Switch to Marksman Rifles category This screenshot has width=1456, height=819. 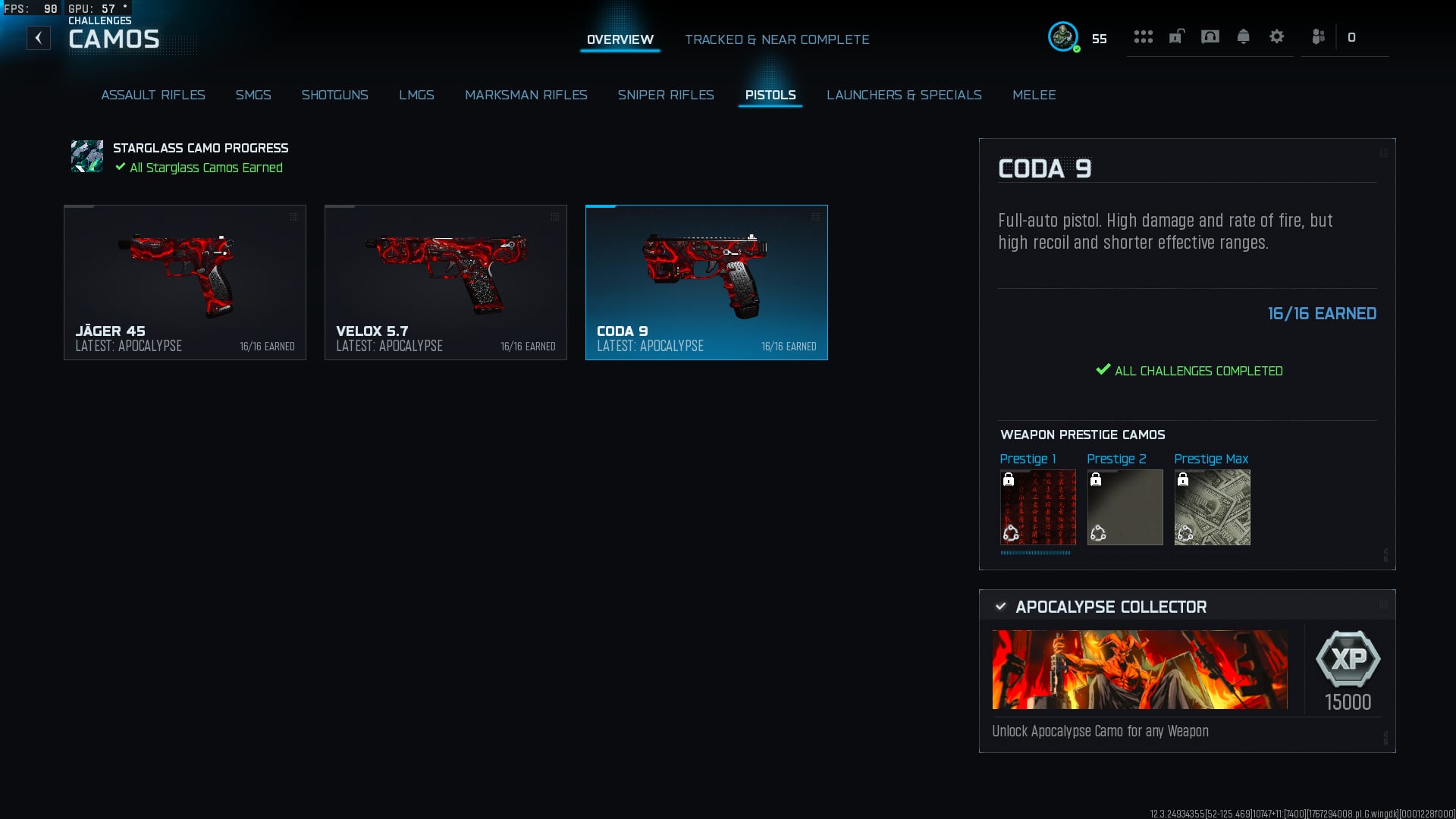coord(526,95)
